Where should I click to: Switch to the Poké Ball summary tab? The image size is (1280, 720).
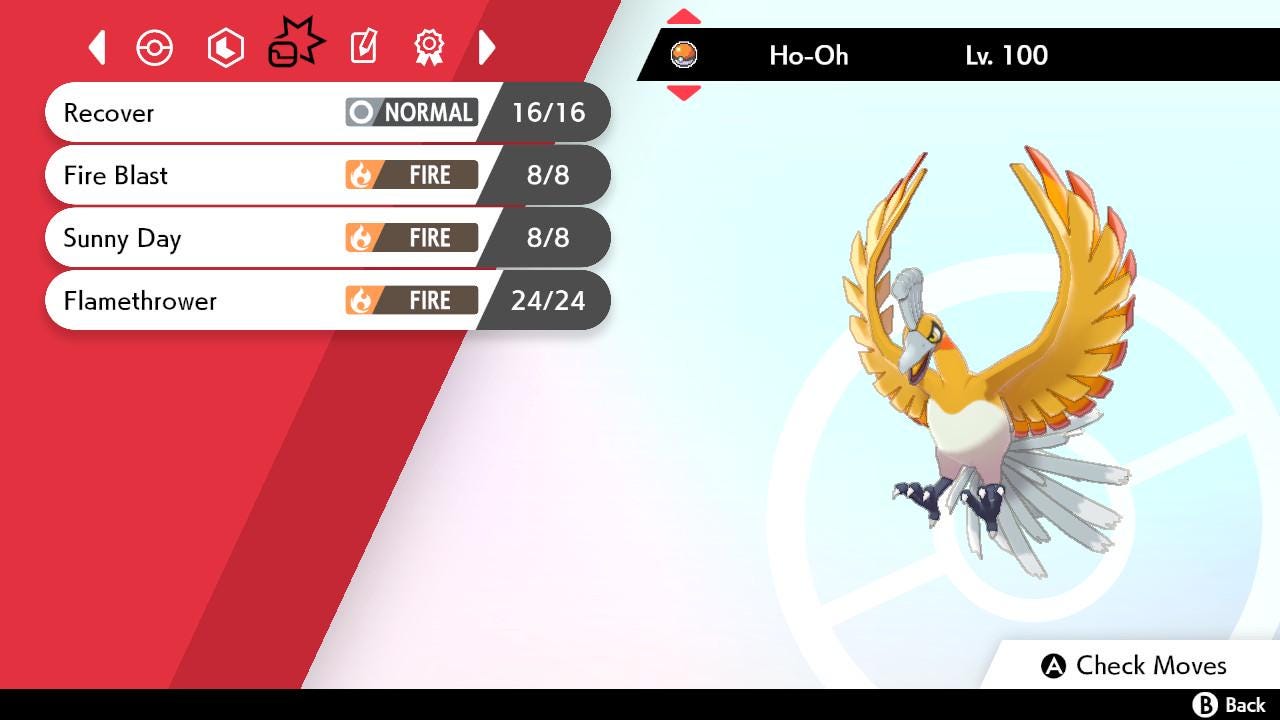(x=155, y=48)
